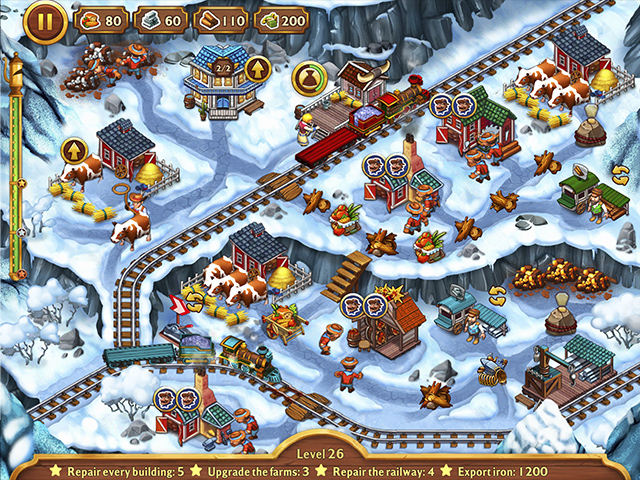
Task: Select the money bag icon near the station
Action: (307, 78)
